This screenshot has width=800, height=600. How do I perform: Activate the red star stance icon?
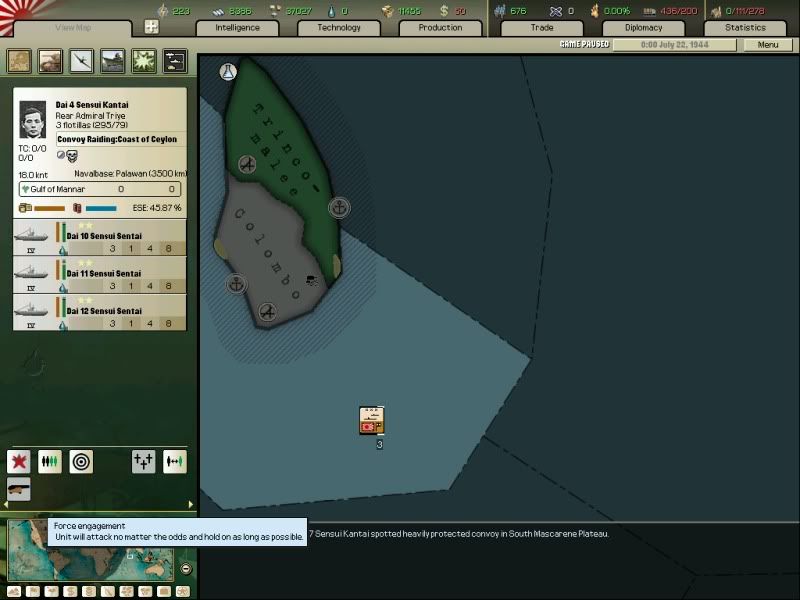(19, 461)
